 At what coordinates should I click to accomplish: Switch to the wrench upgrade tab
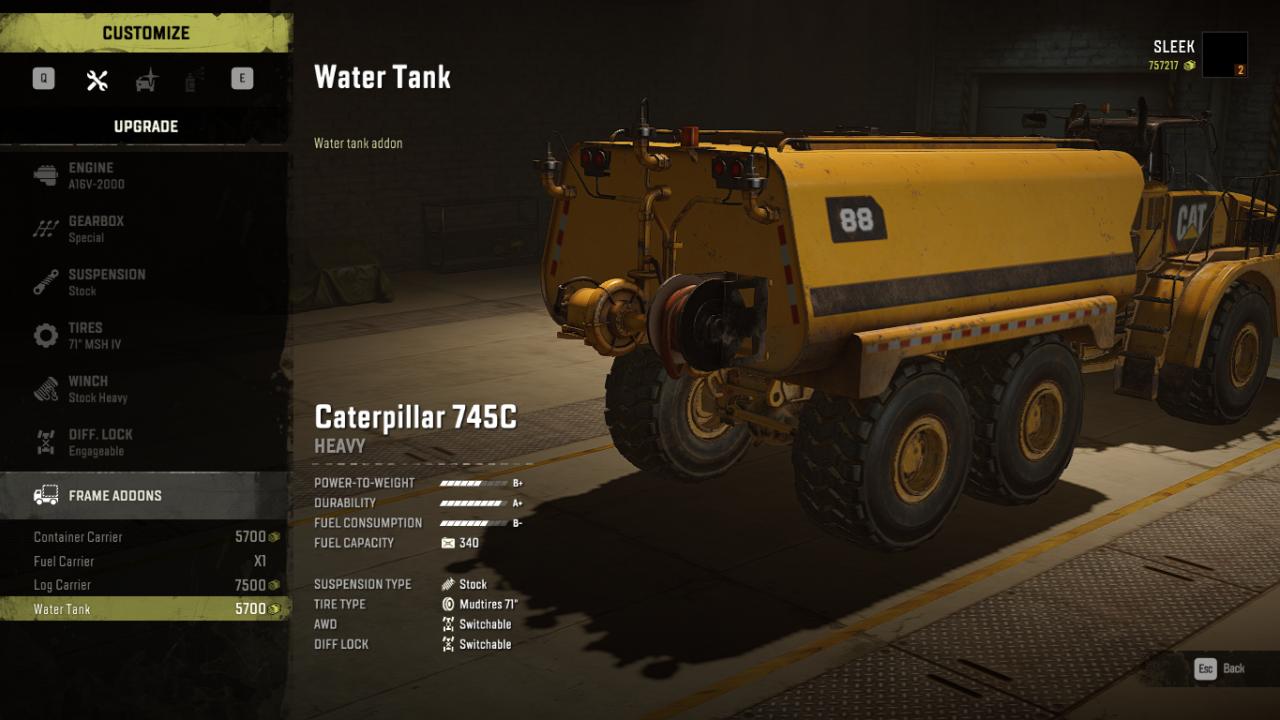pos(97,80)
